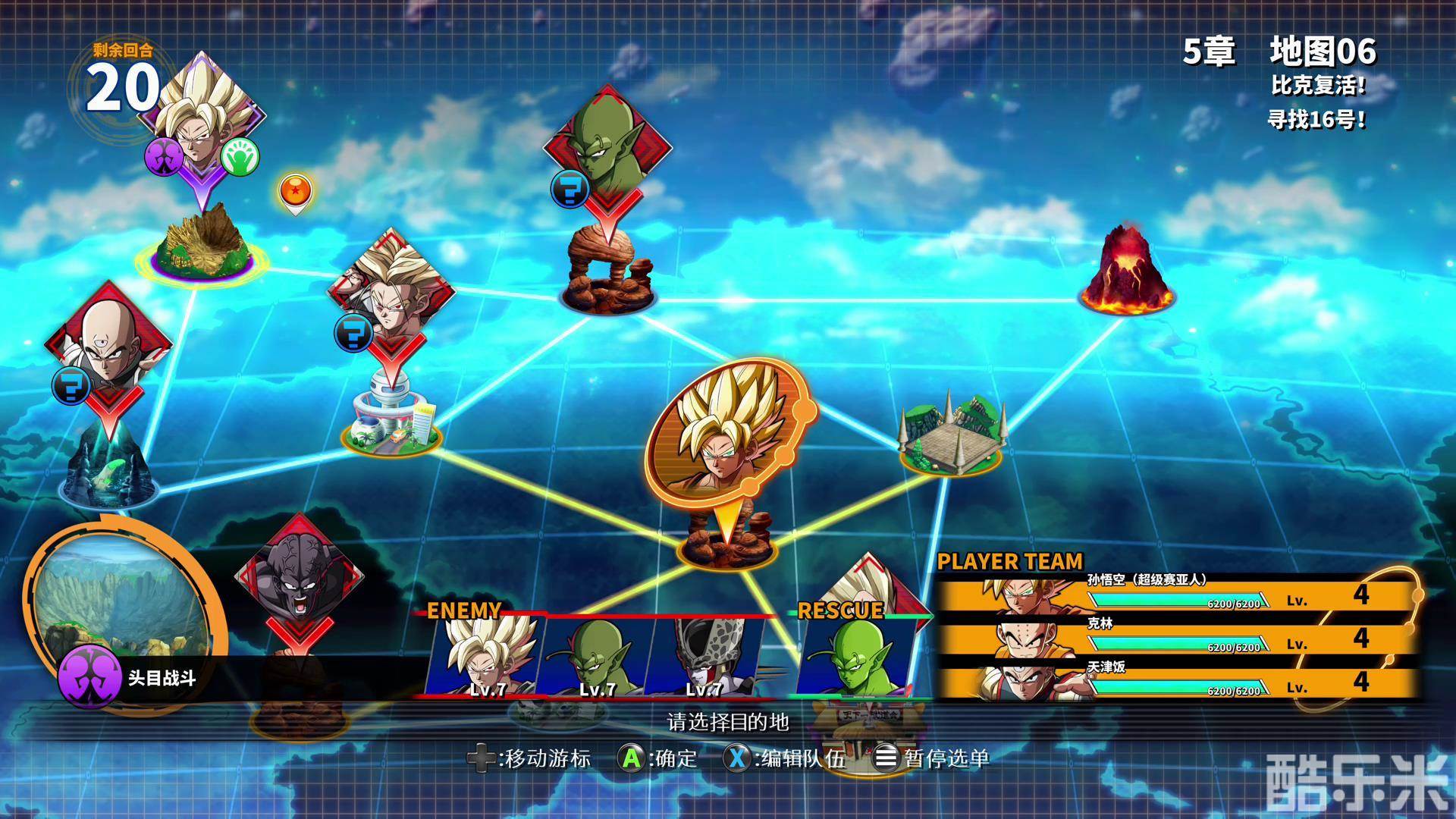Click the orange Dragon Ball map marker
The height and width of the screenshot is (819, 1456).
coord(294,192)
